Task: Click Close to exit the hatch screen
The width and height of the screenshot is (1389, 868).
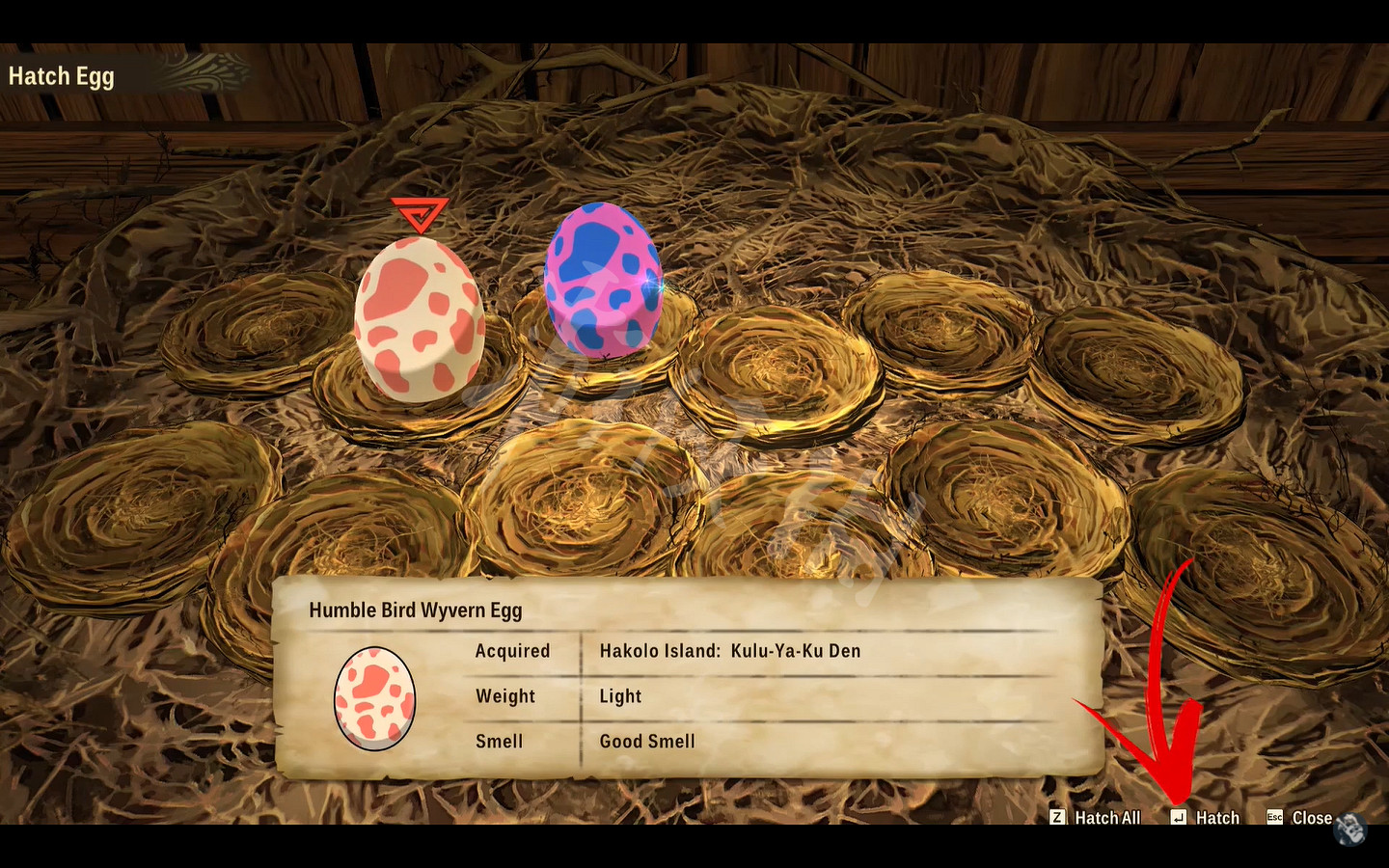Action: tap(1313, 817)
